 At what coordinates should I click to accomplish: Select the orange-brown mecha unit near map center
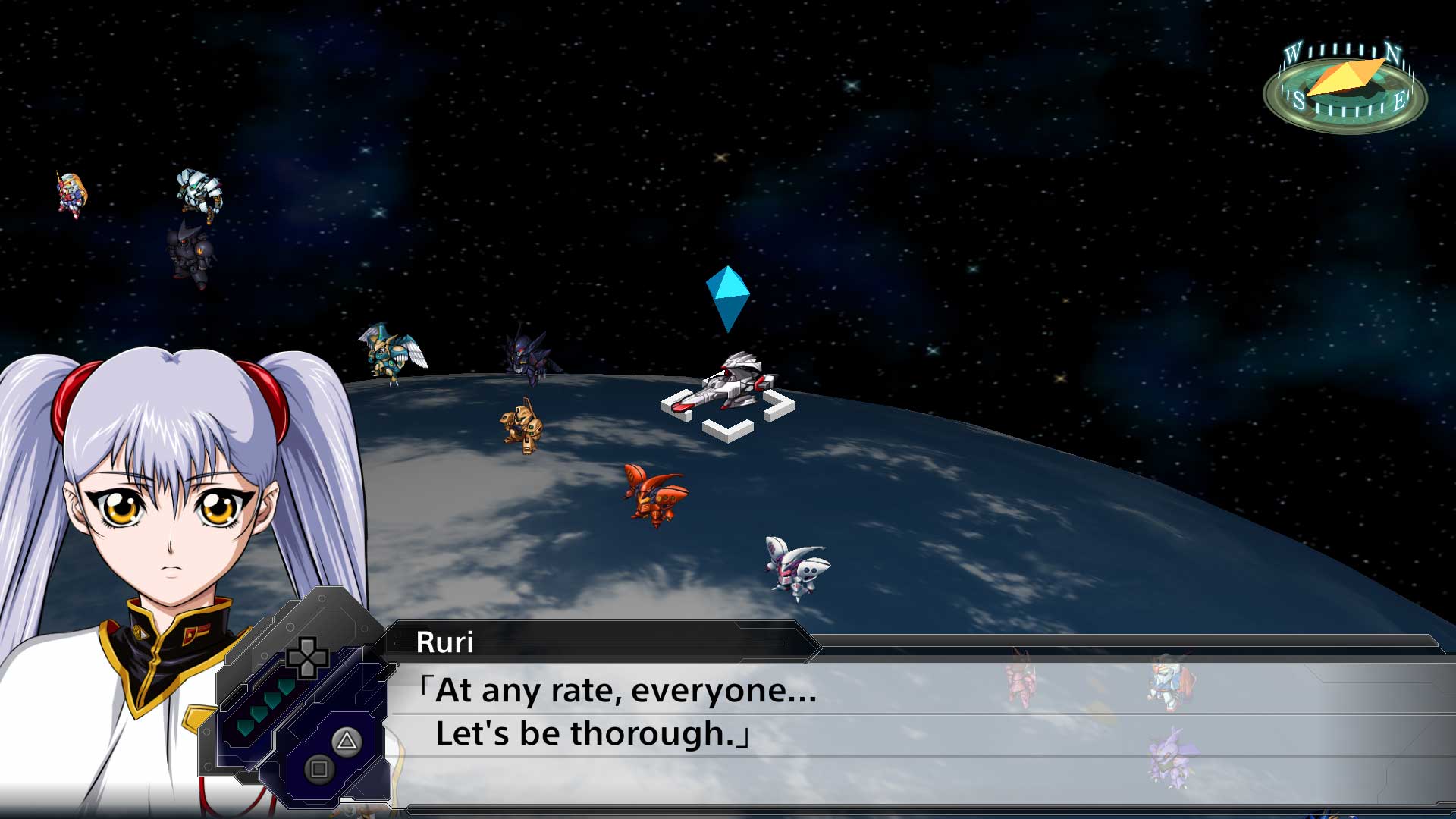coord(519,425)
